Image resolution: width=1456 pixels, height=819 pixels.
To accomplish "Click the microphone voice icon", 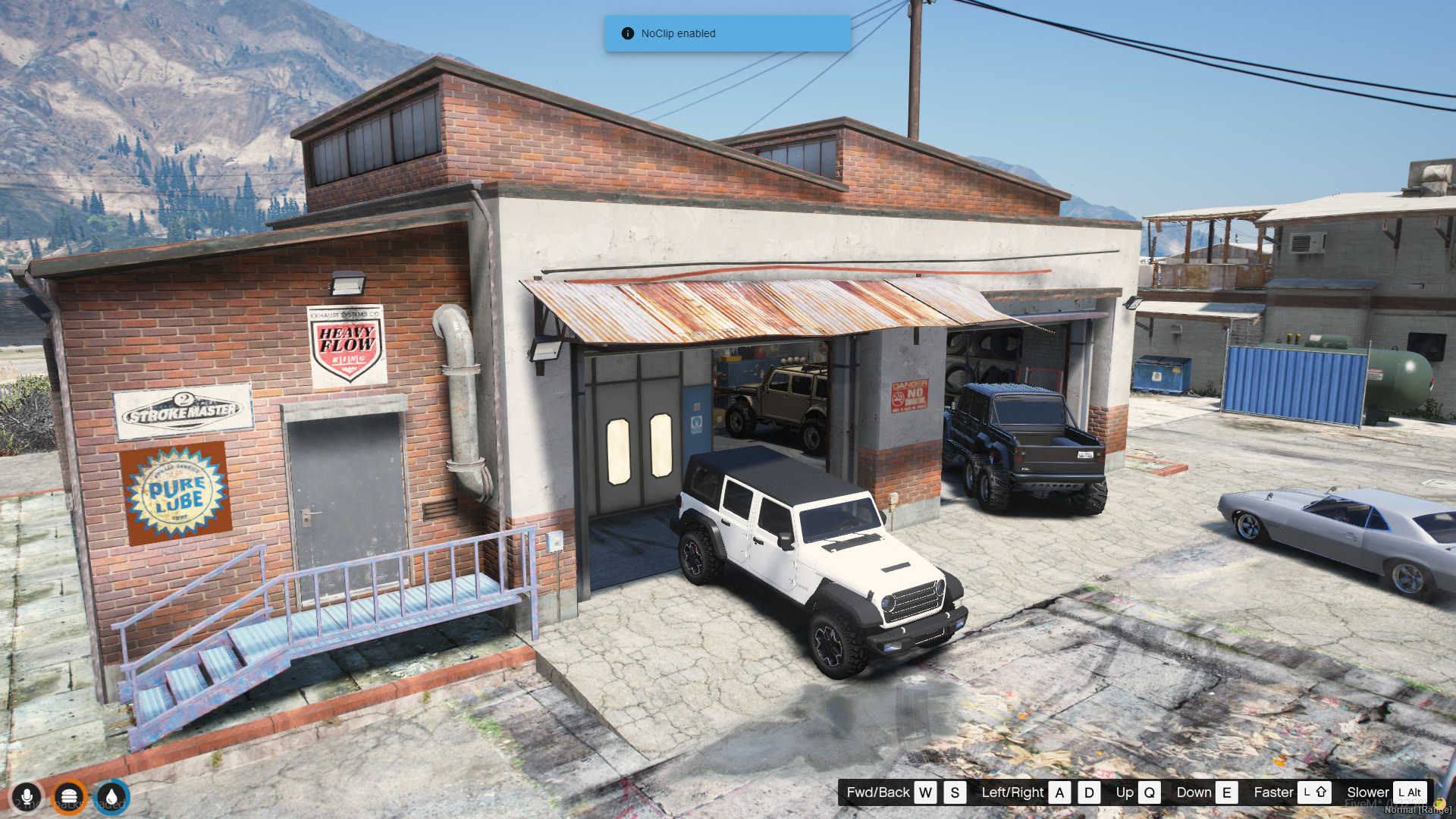I will (27, 797).
